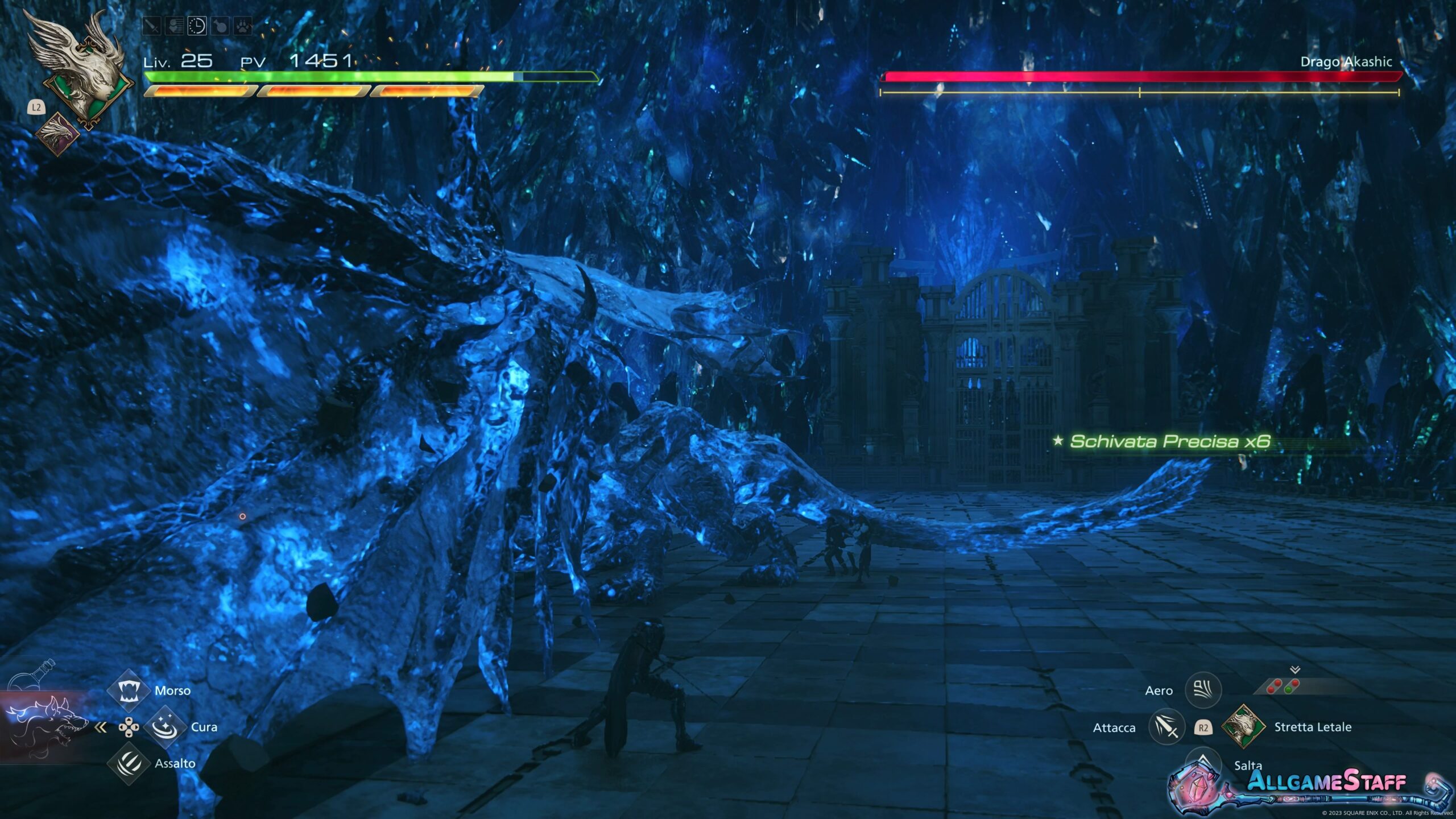Click the clock timer status icon
This screenshot has width=1456, height=819.
tap(197, 26)
